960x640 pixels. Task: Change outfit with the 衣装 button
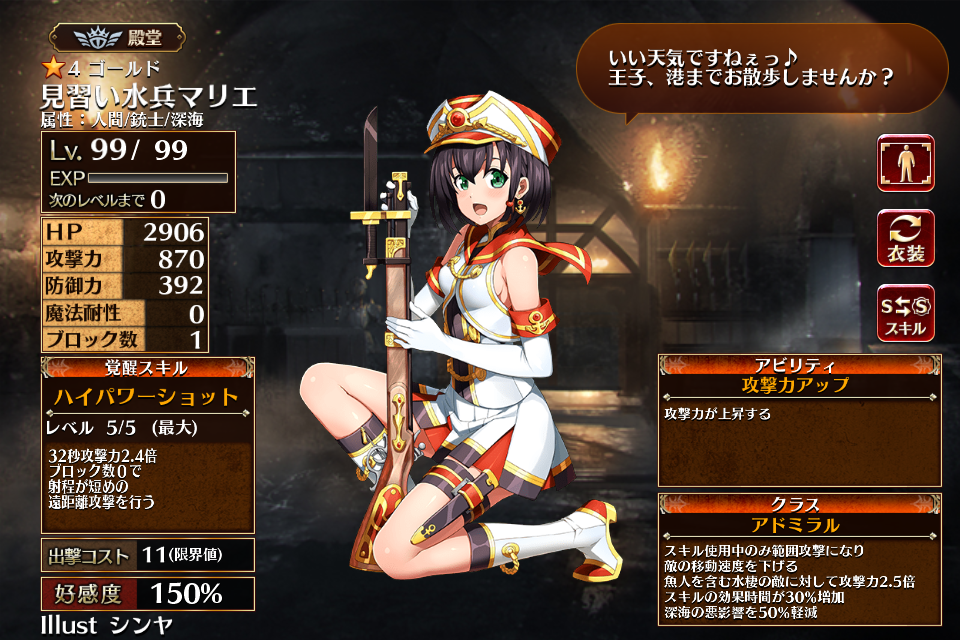(x=906, y=238)
